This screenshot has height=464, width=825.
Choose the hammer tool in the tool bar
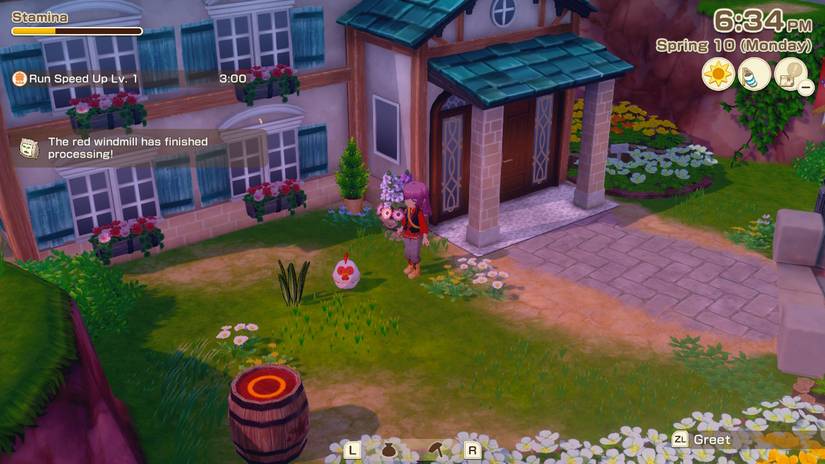[x=436, y=450]
